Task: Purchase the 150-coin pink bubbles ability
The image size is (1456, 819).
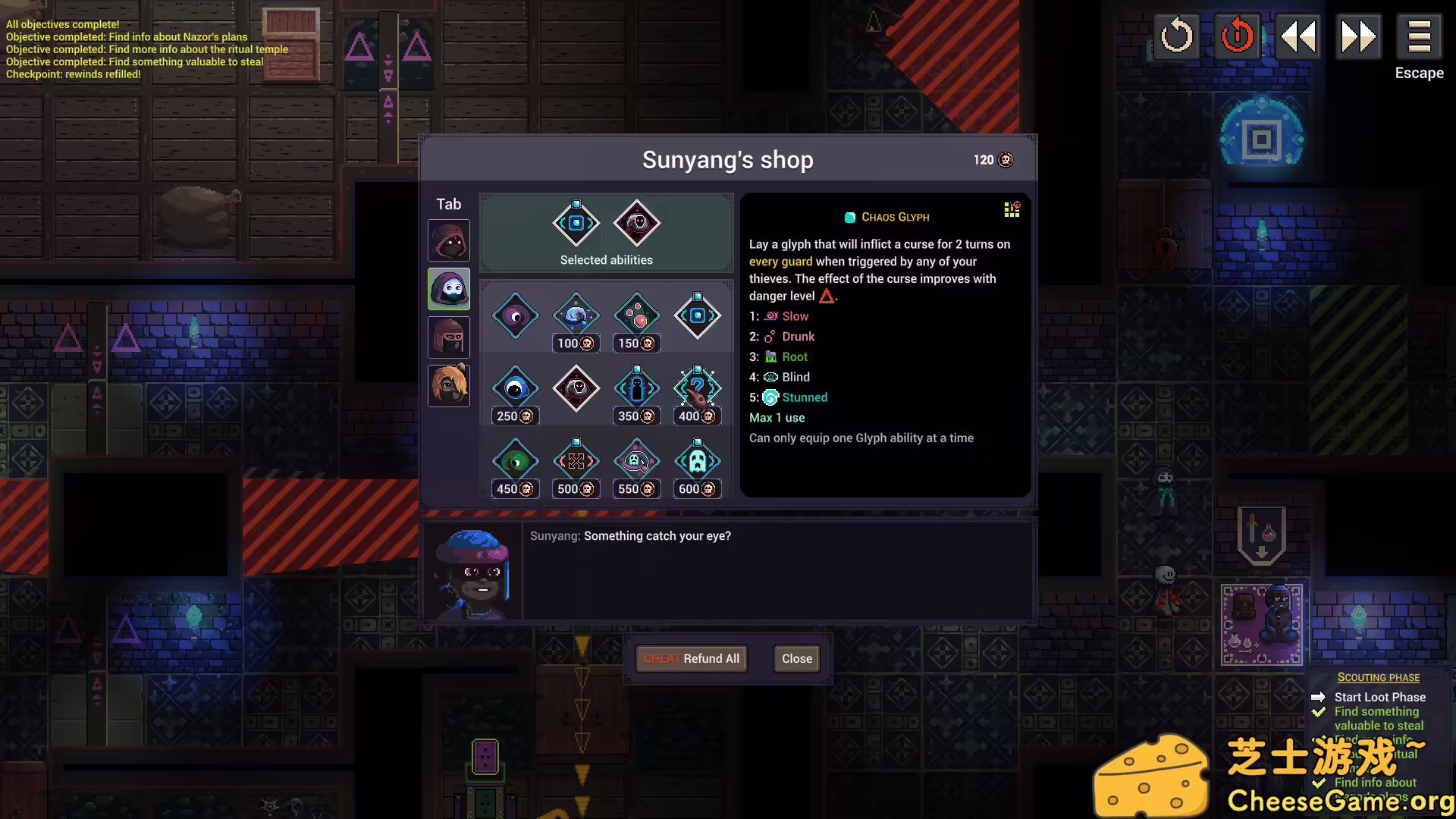Action: click(637, 316)
